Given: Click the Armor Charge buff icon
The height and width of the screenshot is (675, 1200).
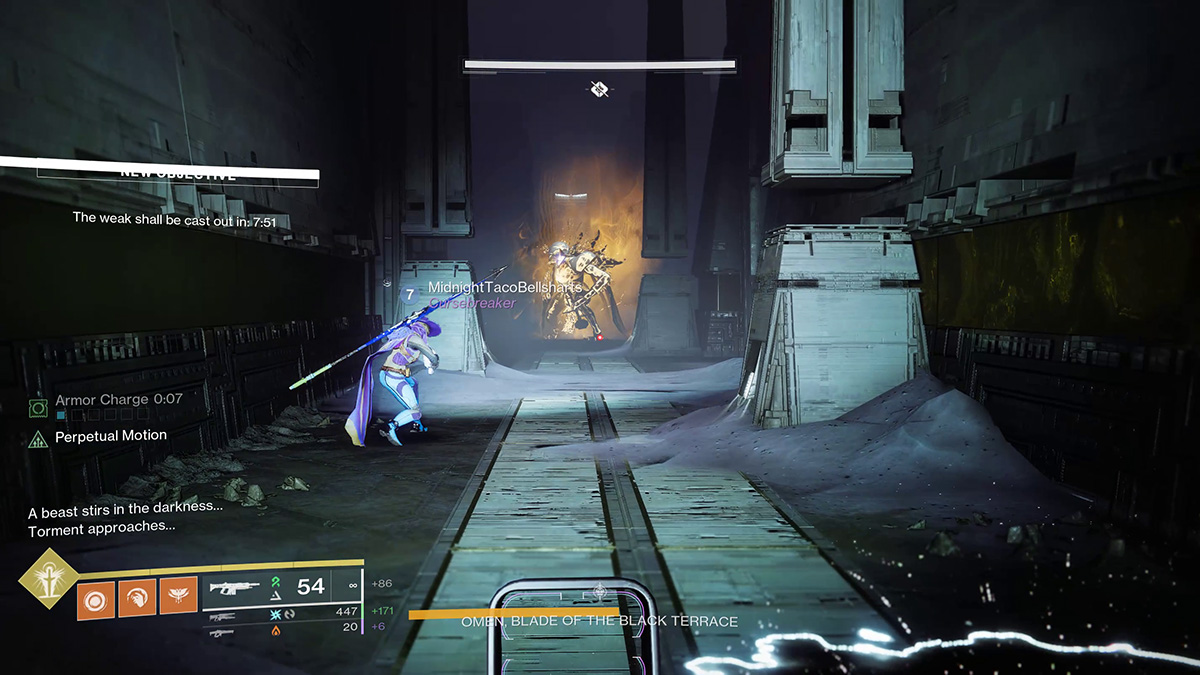Looking at the screenshot, I should [39, 407].
